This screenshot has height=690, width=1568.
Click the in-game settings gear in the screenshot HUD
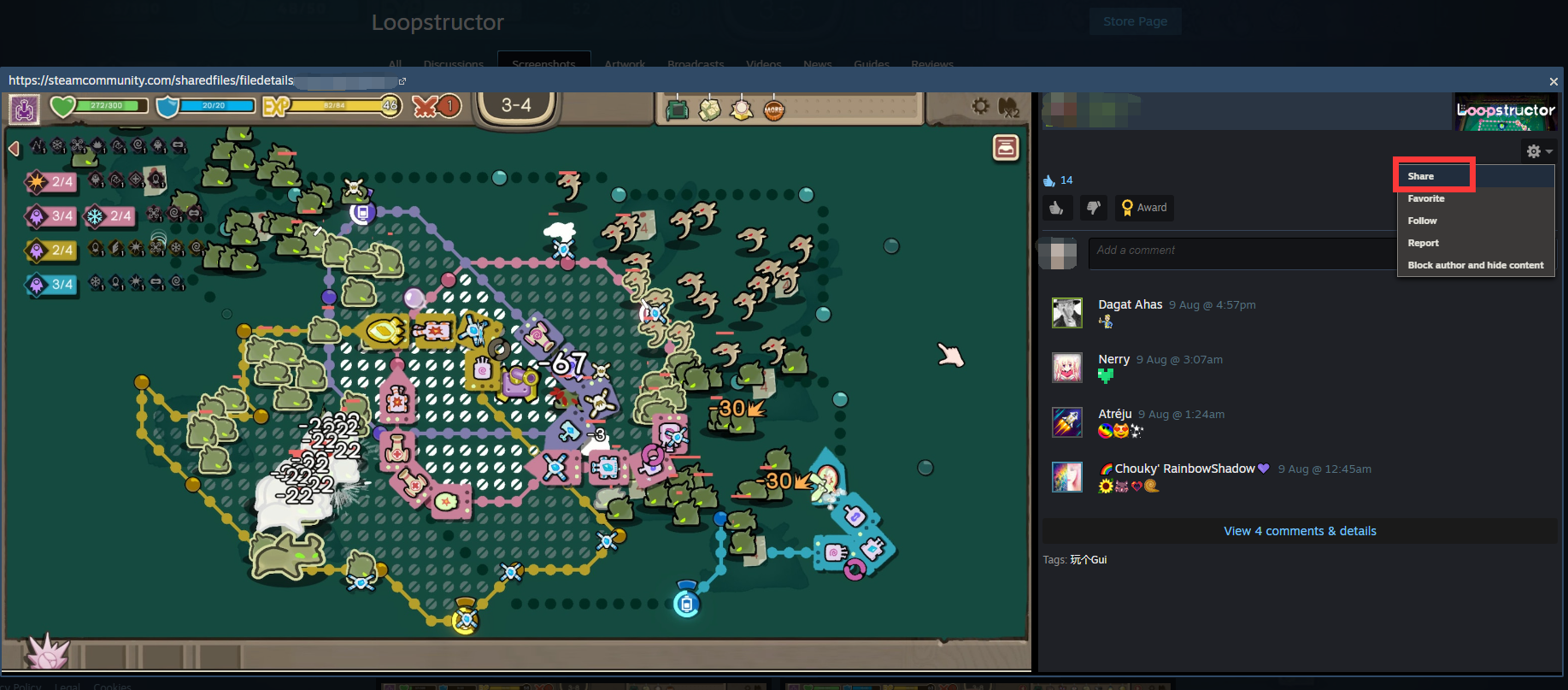(980, 107)
